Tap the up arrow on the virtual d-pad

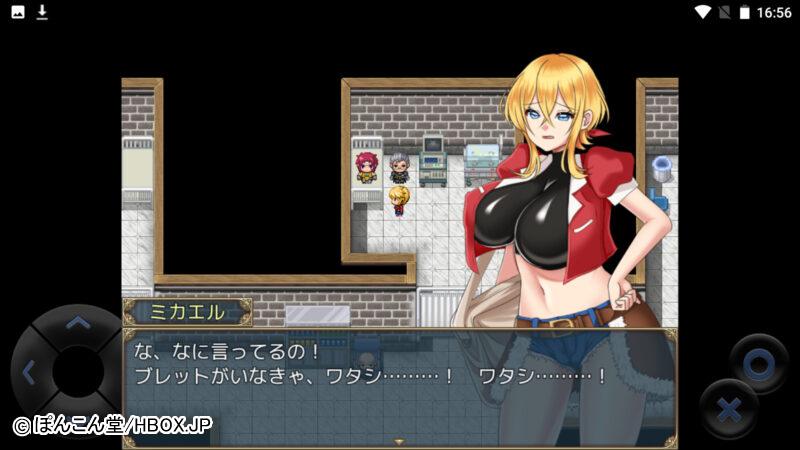[x=77, y=323]
